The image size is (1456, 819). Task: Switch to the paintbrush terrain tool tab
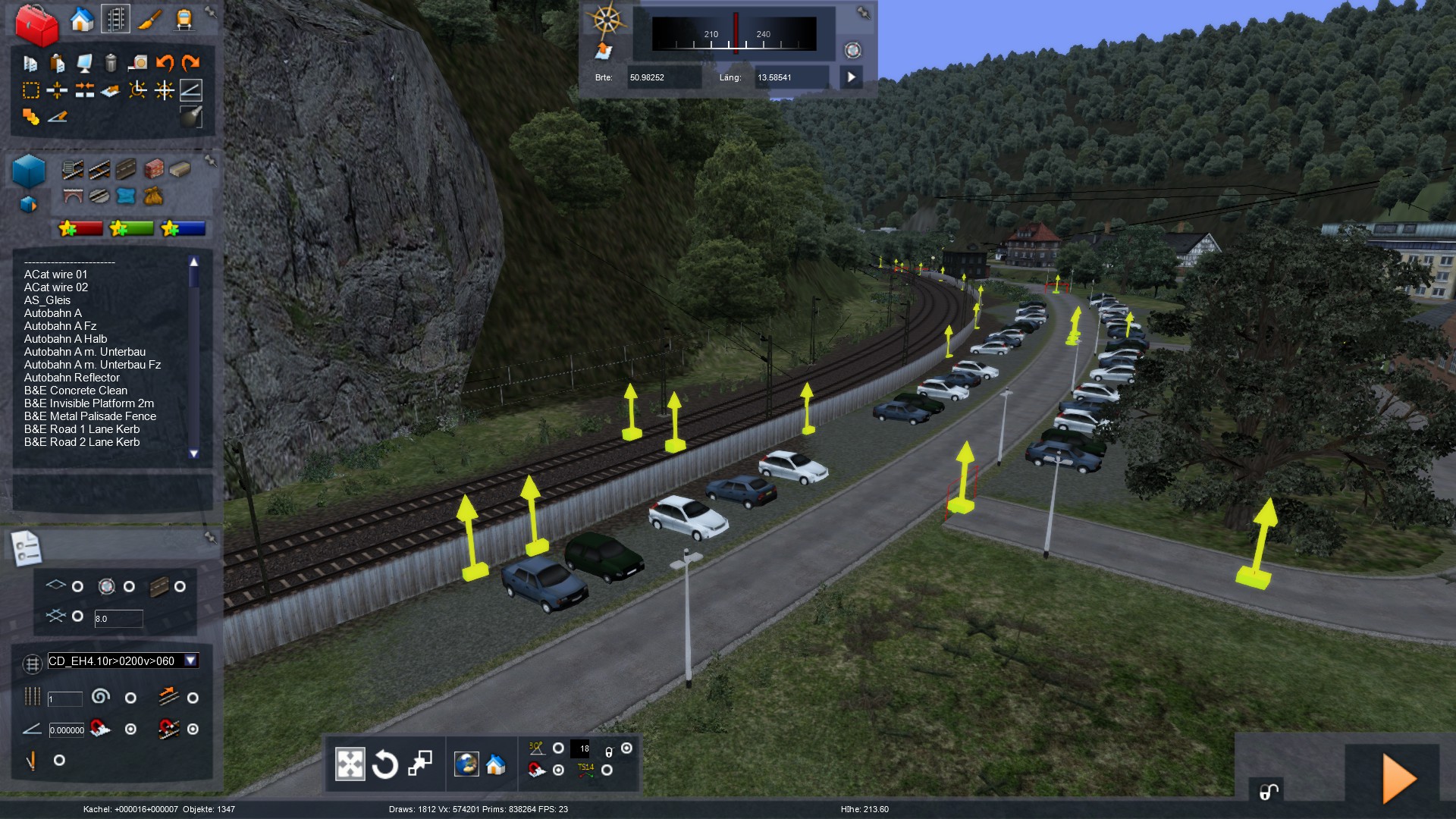pos(149,20)
